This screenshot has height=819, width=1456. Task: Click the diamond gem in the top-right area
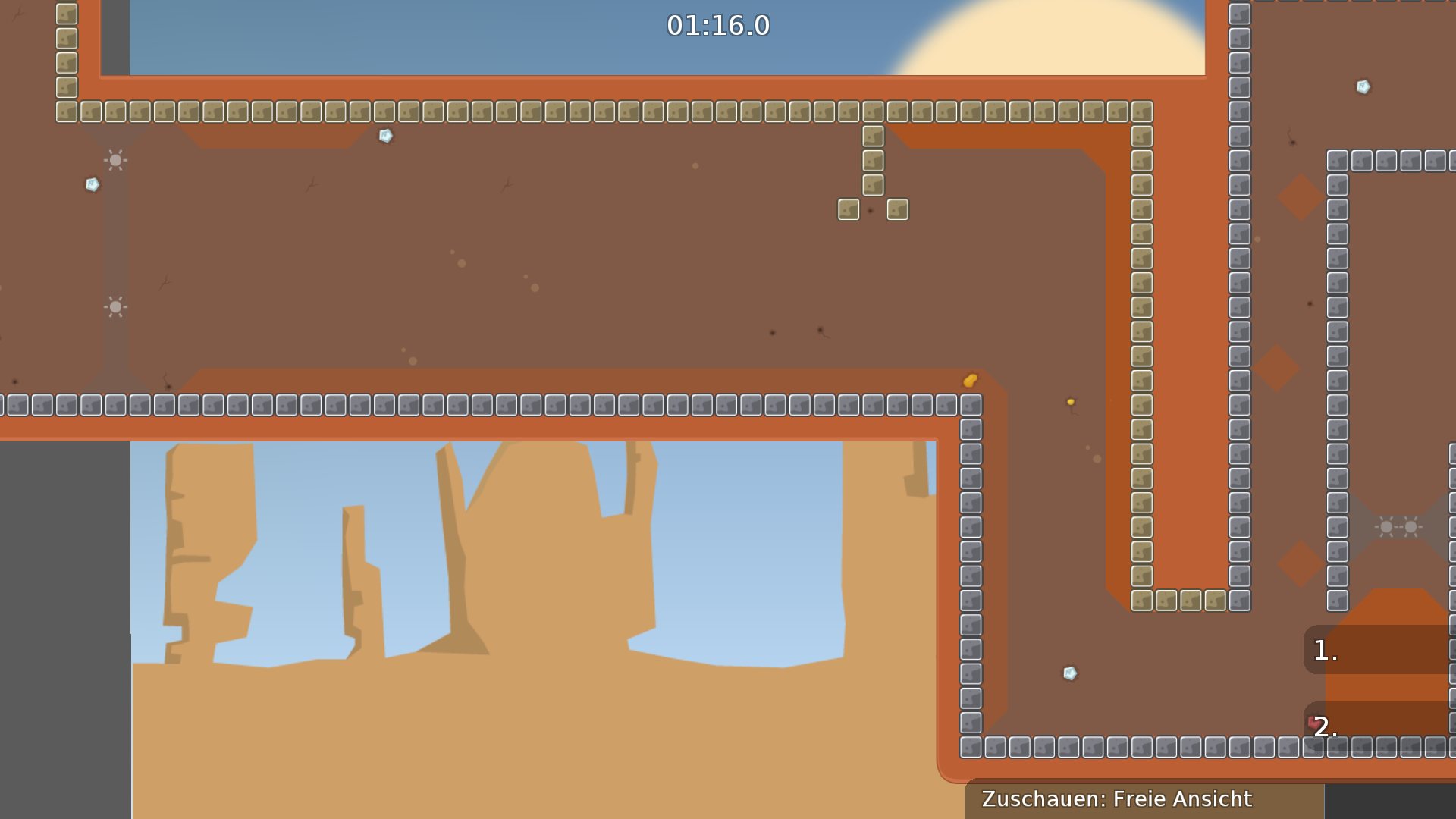pyautogui.click(x=1363, y=86)
